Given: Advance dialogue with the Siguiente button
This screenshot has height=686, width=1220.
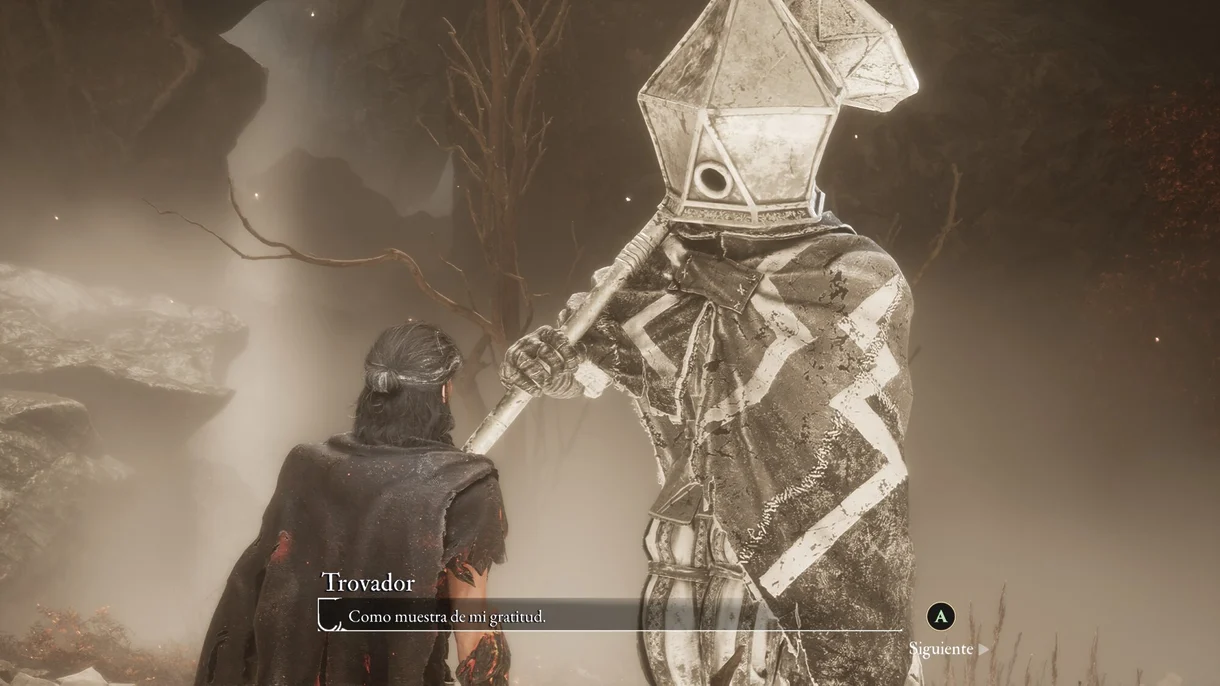Looking at the screenshot, I should click(x=946, y=648).
